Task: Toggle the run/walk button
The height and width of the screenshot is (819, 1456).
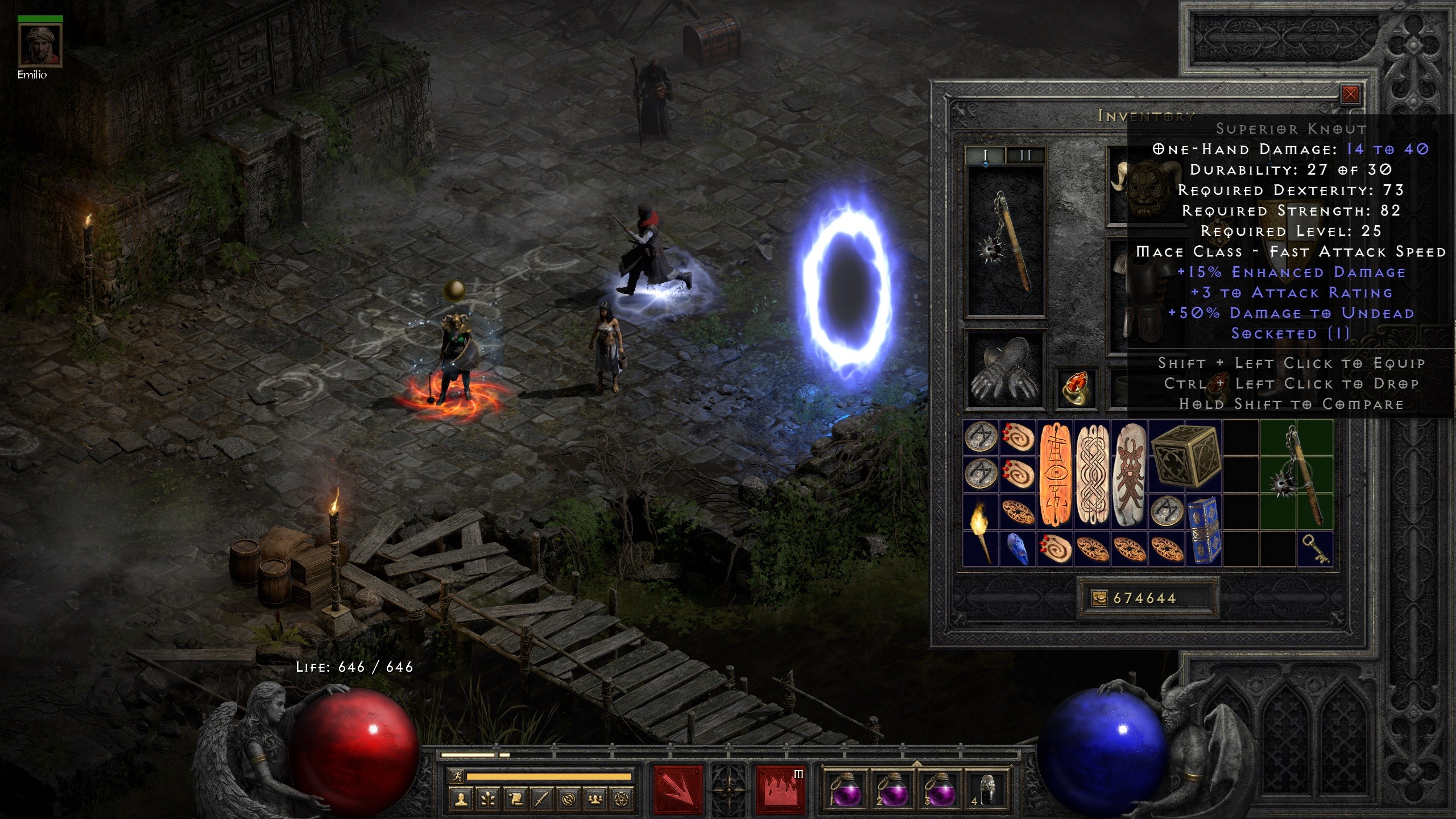Action: pyautogui.click(x=456, y=776)
